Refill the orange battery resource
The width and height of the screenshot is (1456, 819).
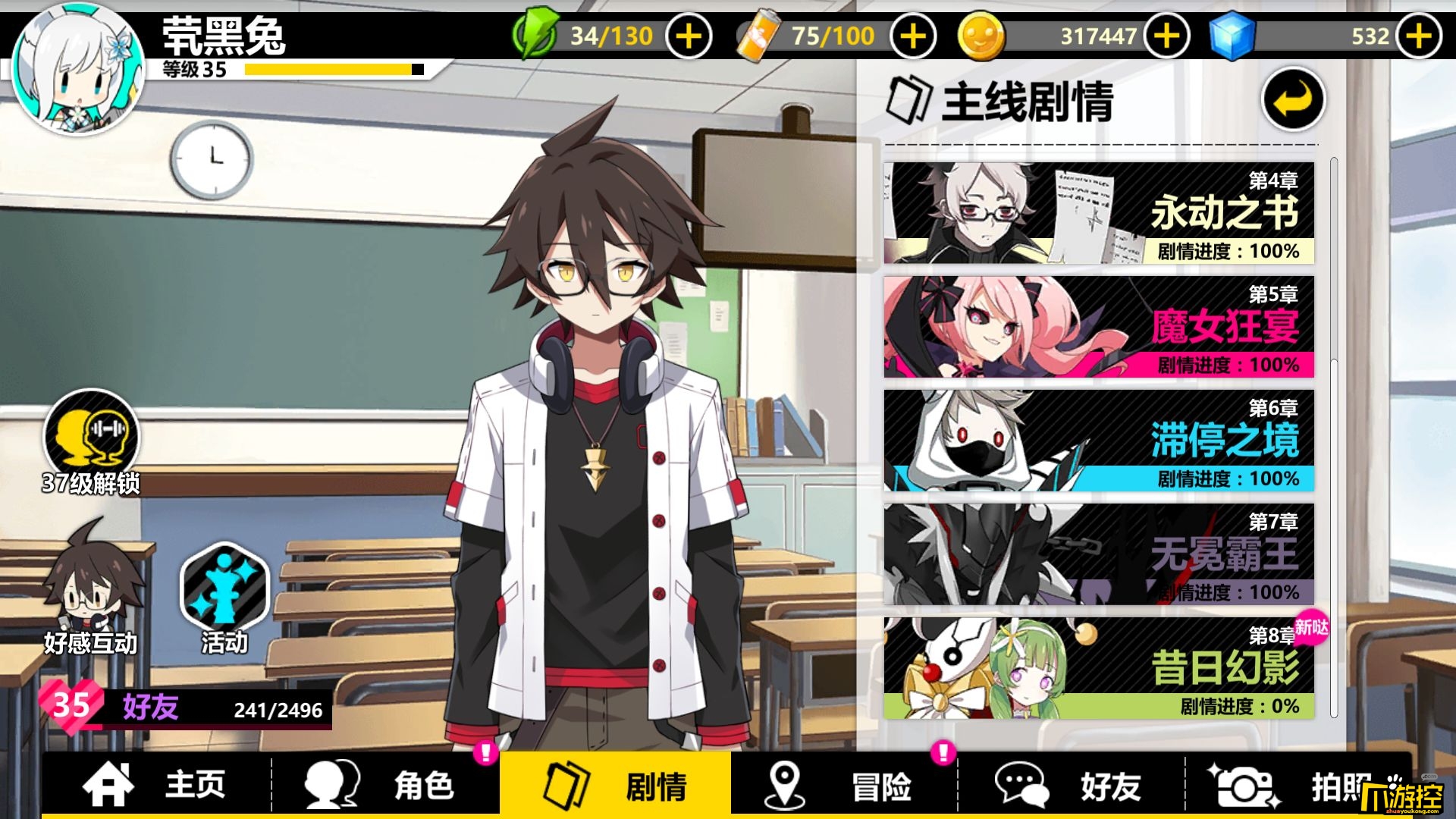click(x=913, y=36)
